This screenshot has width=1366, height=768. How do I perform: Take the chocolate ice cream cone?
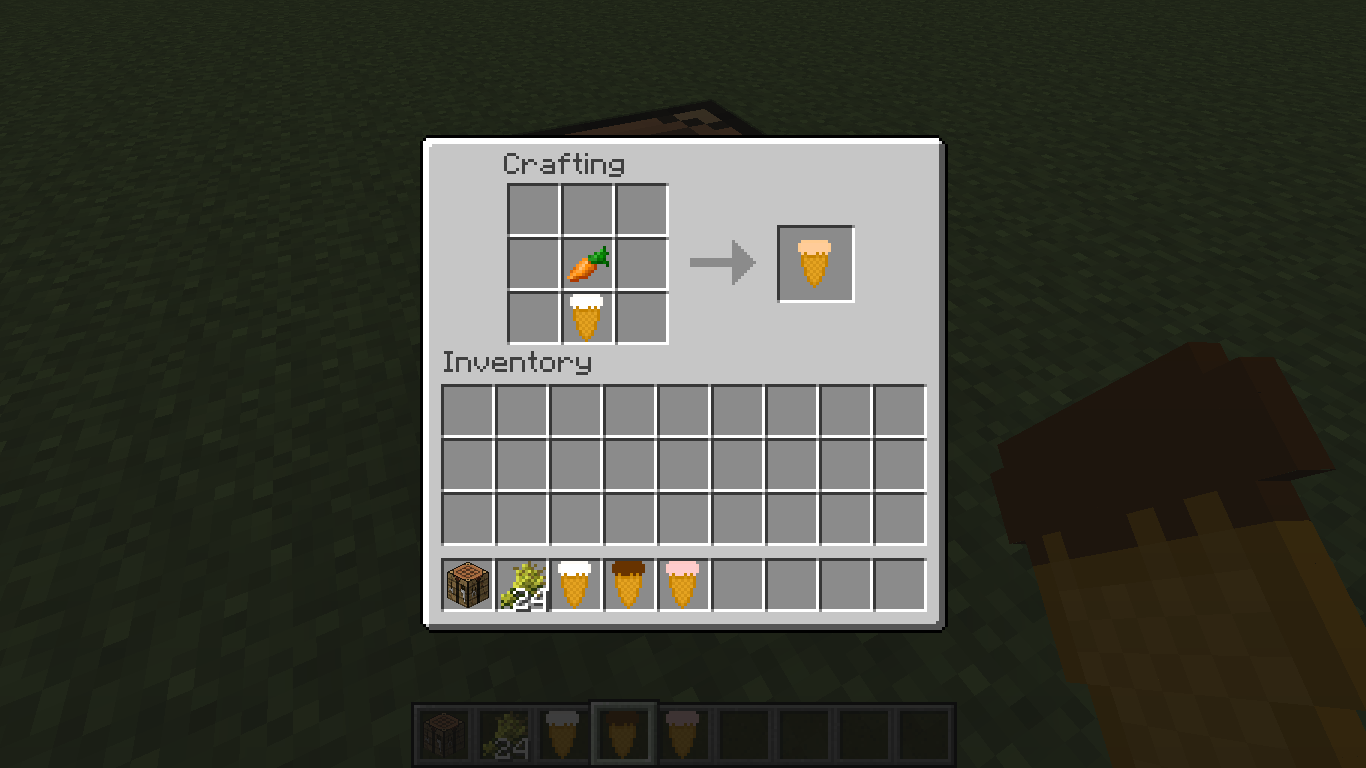pyautogui.click(x=628, y=585)
